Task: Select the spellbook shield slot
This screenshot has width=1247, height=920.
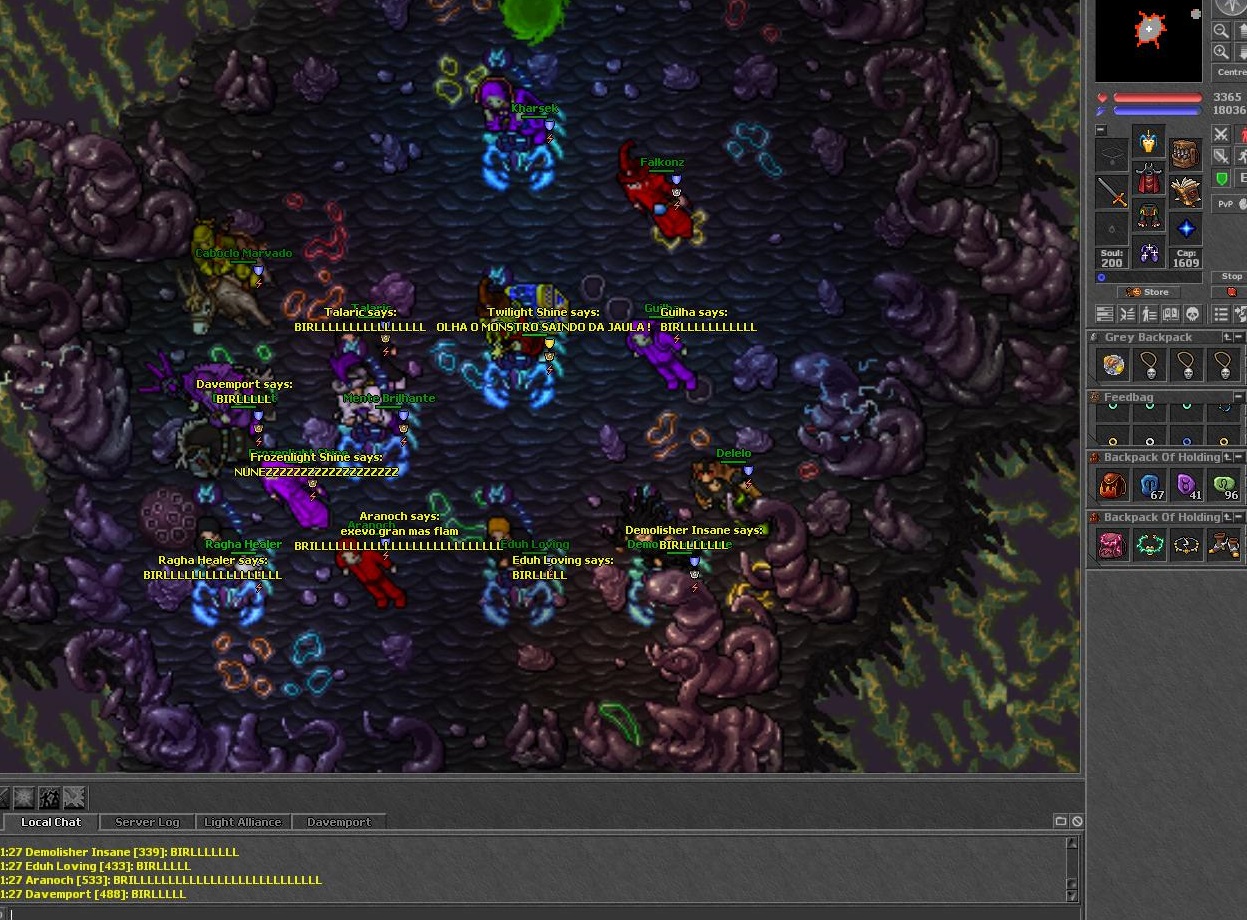Action: [x=1186, y=190]
